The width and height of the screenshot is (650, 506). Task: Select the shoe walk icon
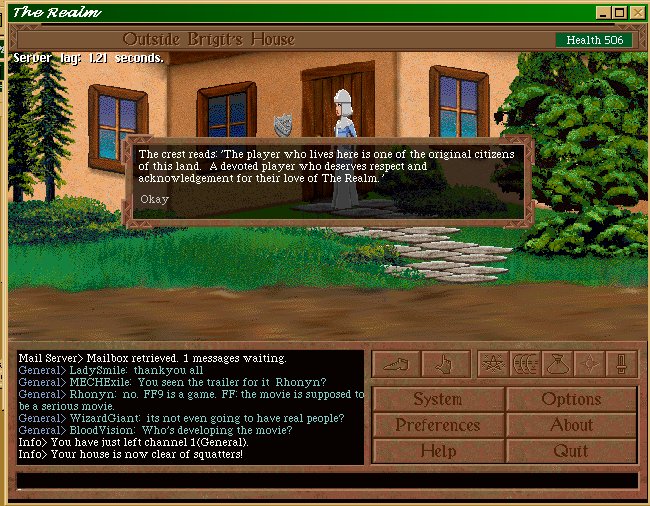pos(395,363)
